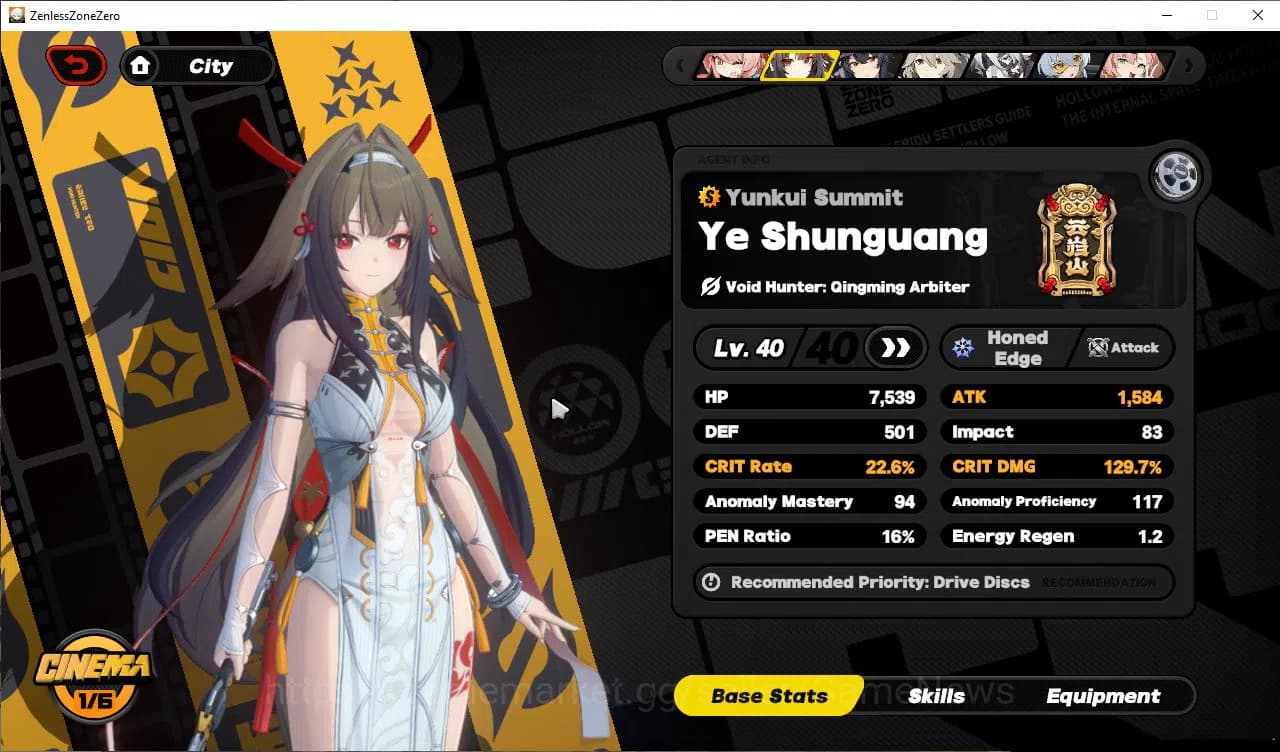This screenshot has height=752, width=1280.
Task: Select the City home icon
Action: (141, 65)
